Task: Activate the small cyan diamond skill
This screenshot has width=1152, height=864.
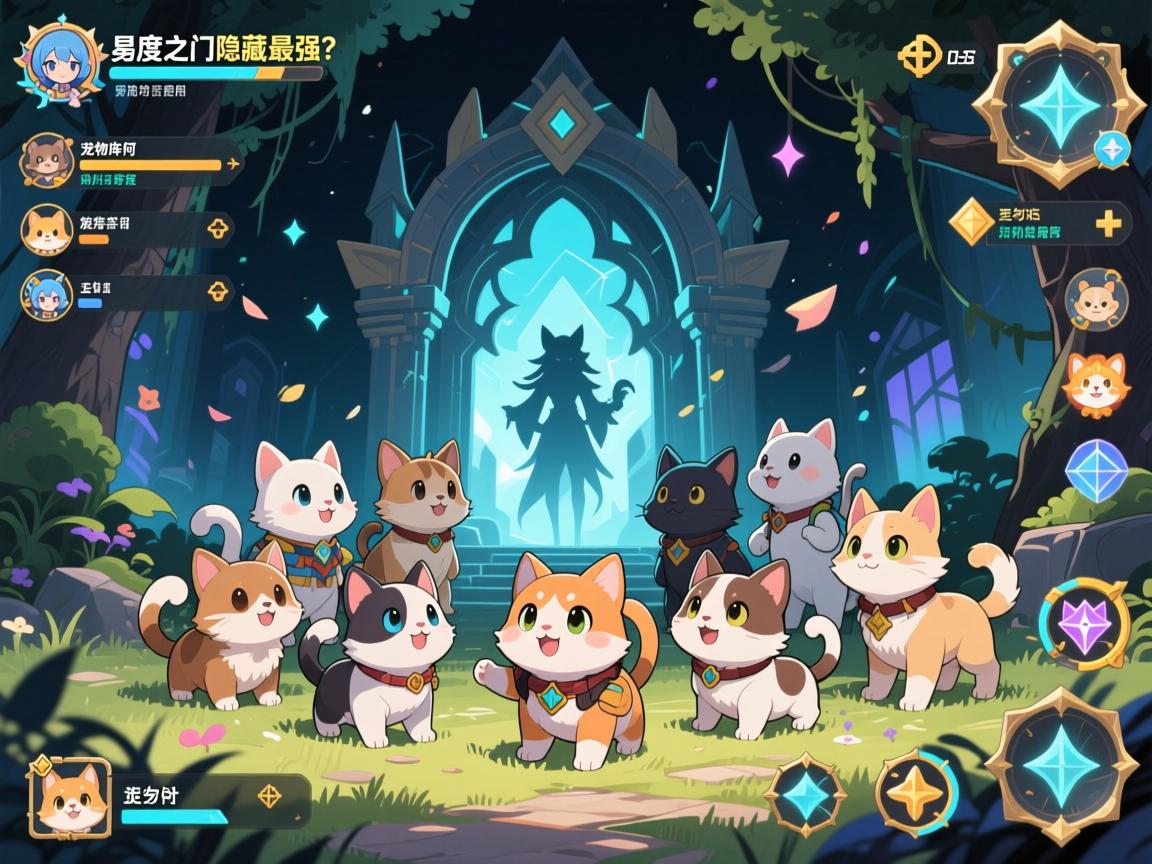Action: [806, 795]
